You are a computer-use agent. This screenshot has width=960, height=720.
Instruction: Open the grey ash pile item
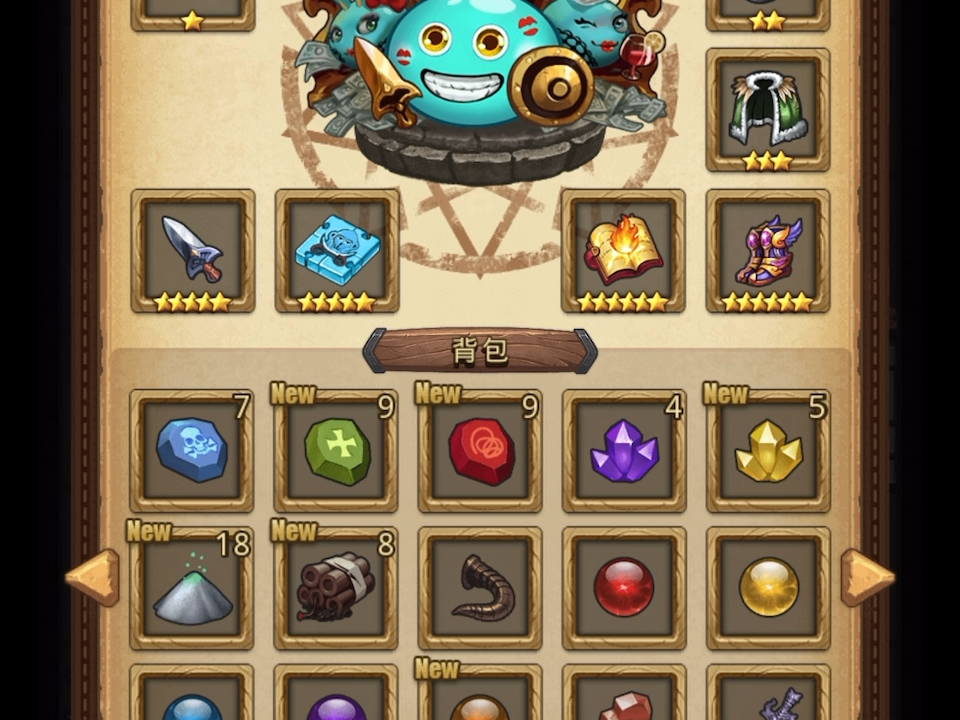click(192, 589)
